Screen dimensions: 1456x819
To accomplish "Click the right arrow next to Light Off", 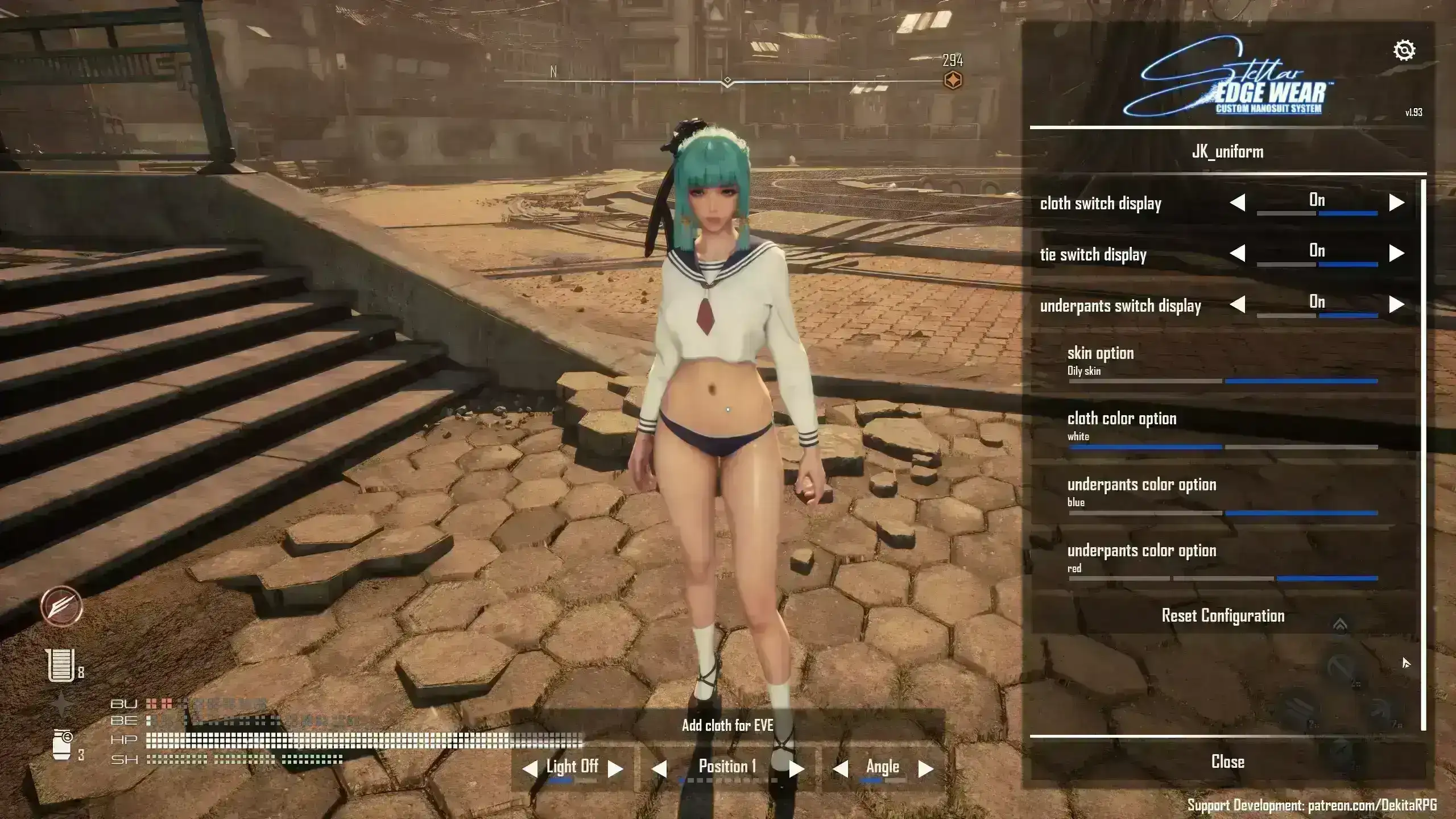I will [615, 769].
